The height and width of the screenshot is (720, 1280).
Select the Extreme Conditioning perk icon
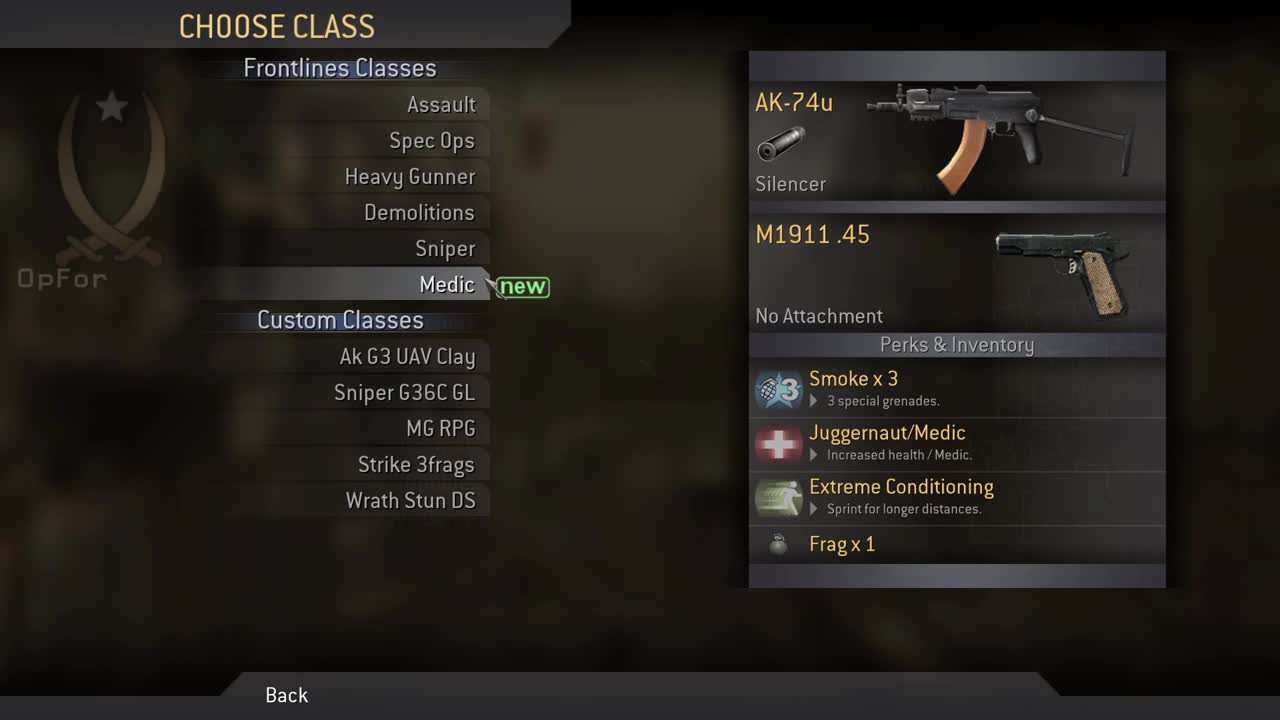778,498
